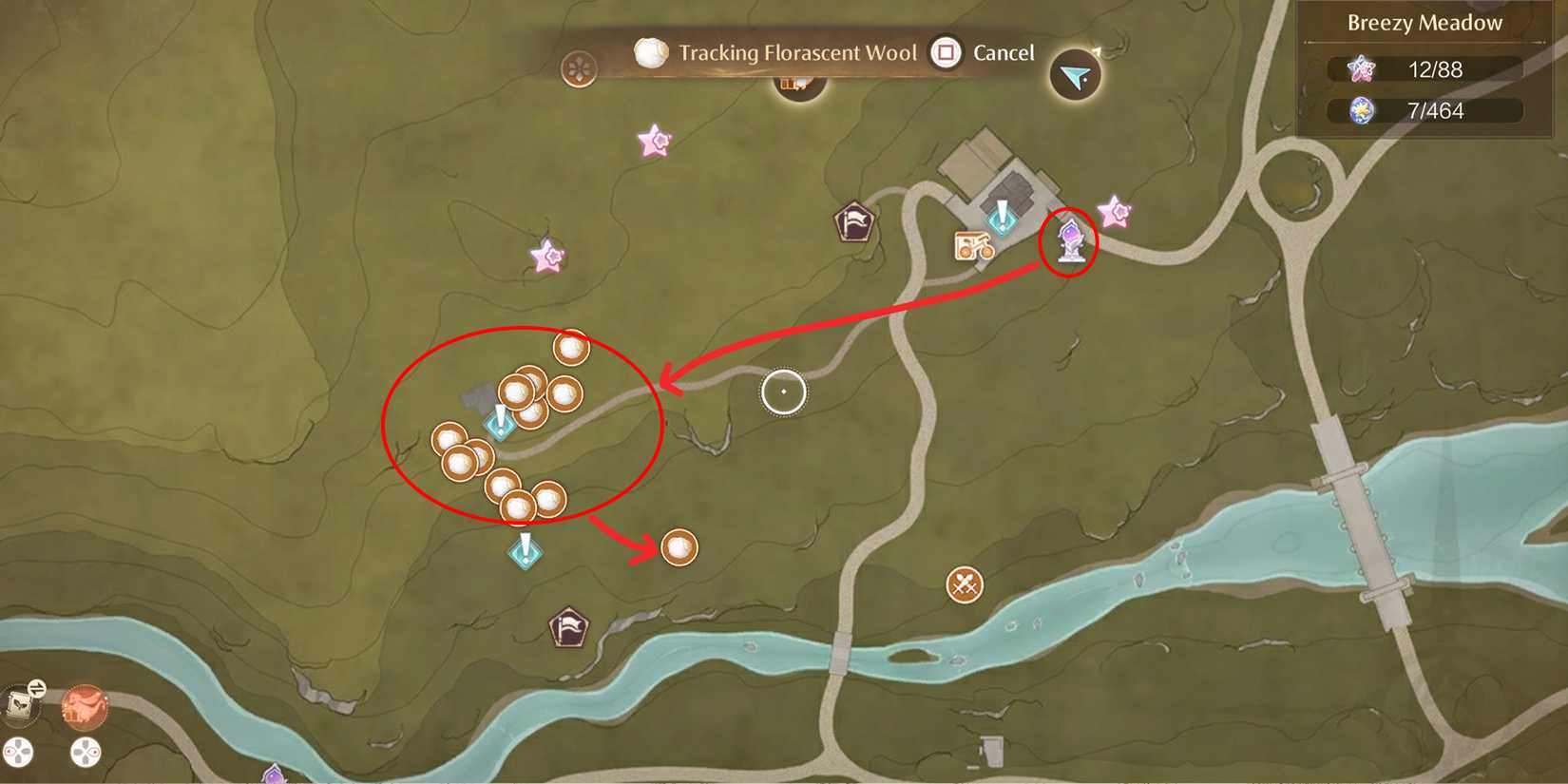1568x784 pixels.
Task: Select the circled Warp Spire fast travel icon
Action: pos(1071,240)
